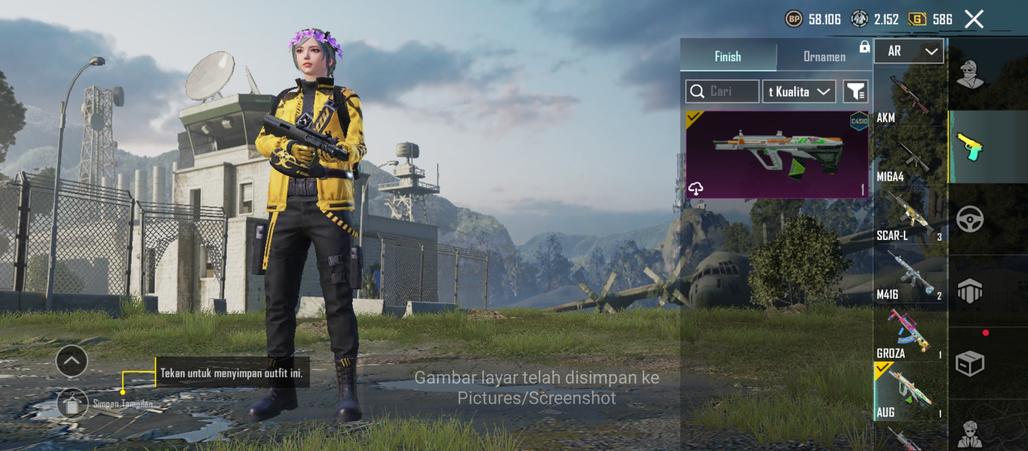The height and width of the screenshot is (451, 1028).
Task: Expand the AR weapon type dropdown
Action: point(909,51)
